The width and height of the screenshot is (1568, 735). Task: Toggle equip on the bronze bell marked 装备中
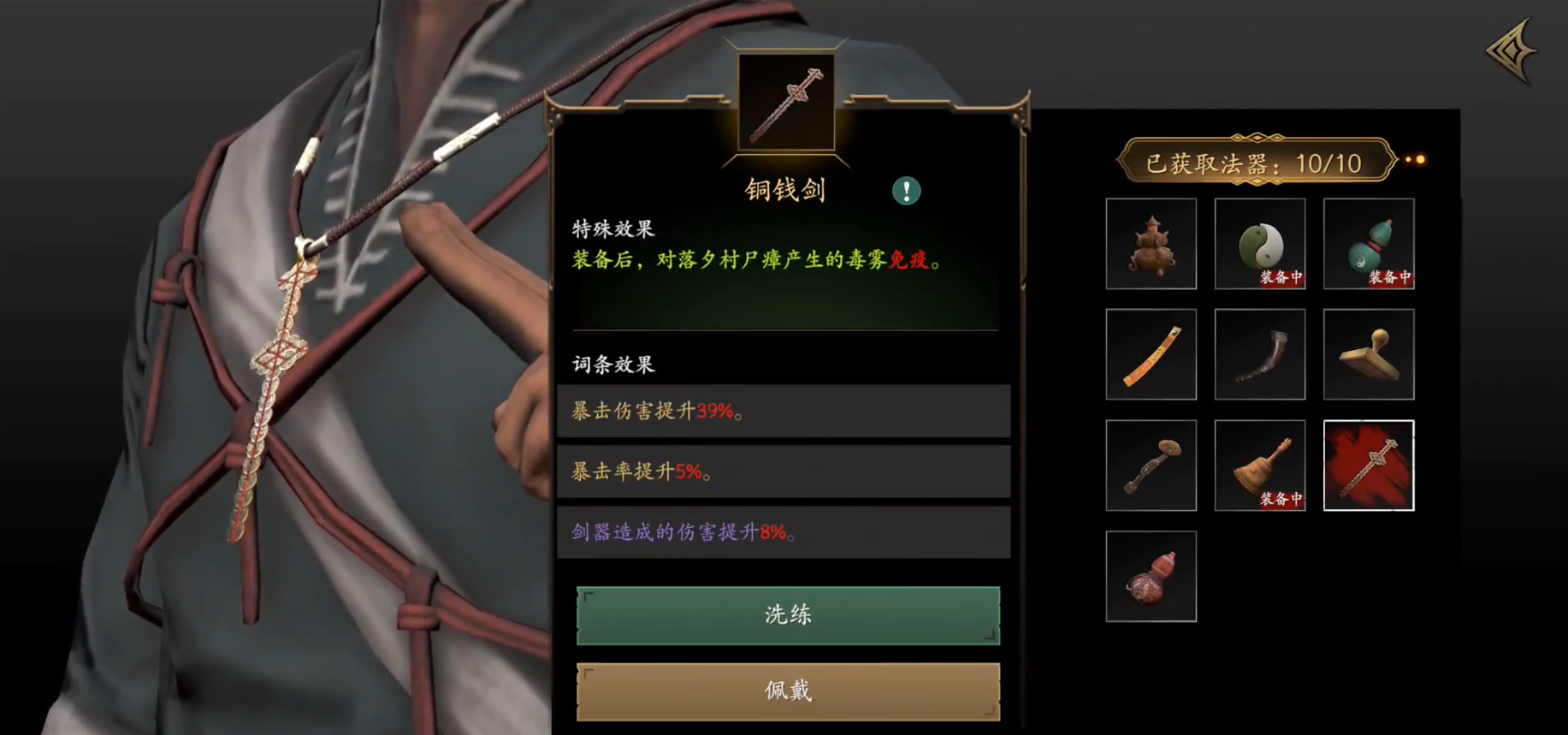point(1260,465)
